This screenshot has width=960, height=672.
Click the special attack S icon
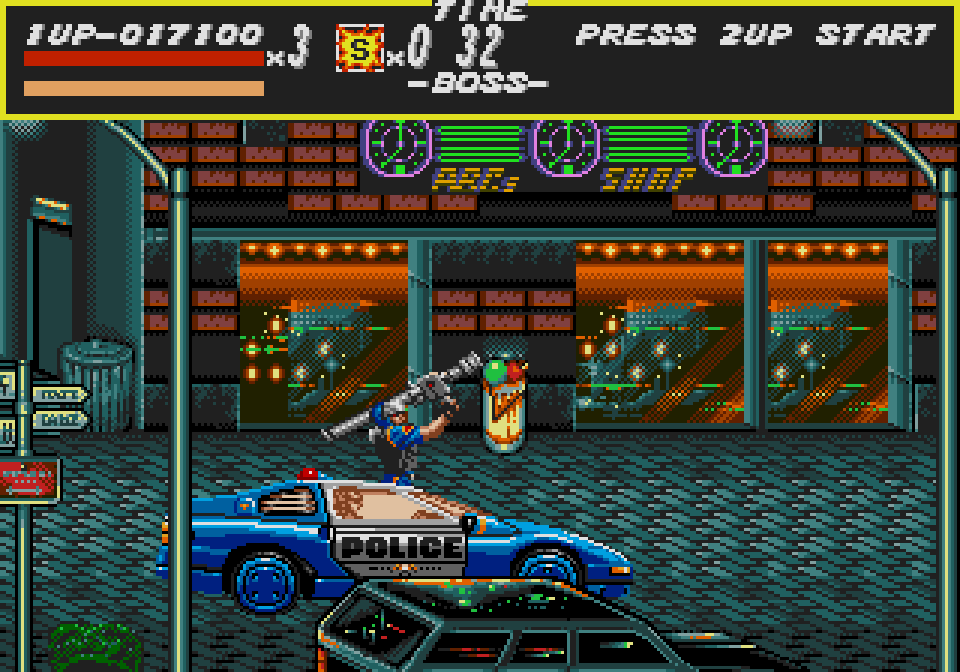pos(360,48)
